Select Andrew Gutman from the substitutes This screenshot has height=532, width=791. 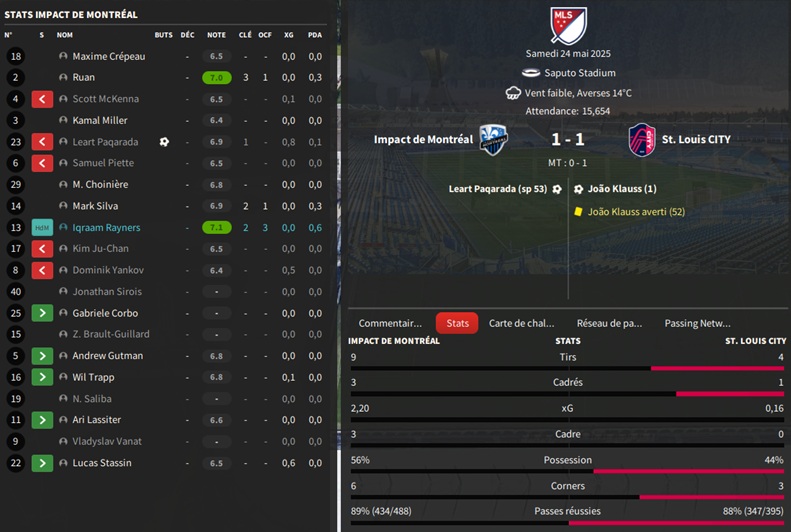(x=107, y=356)
